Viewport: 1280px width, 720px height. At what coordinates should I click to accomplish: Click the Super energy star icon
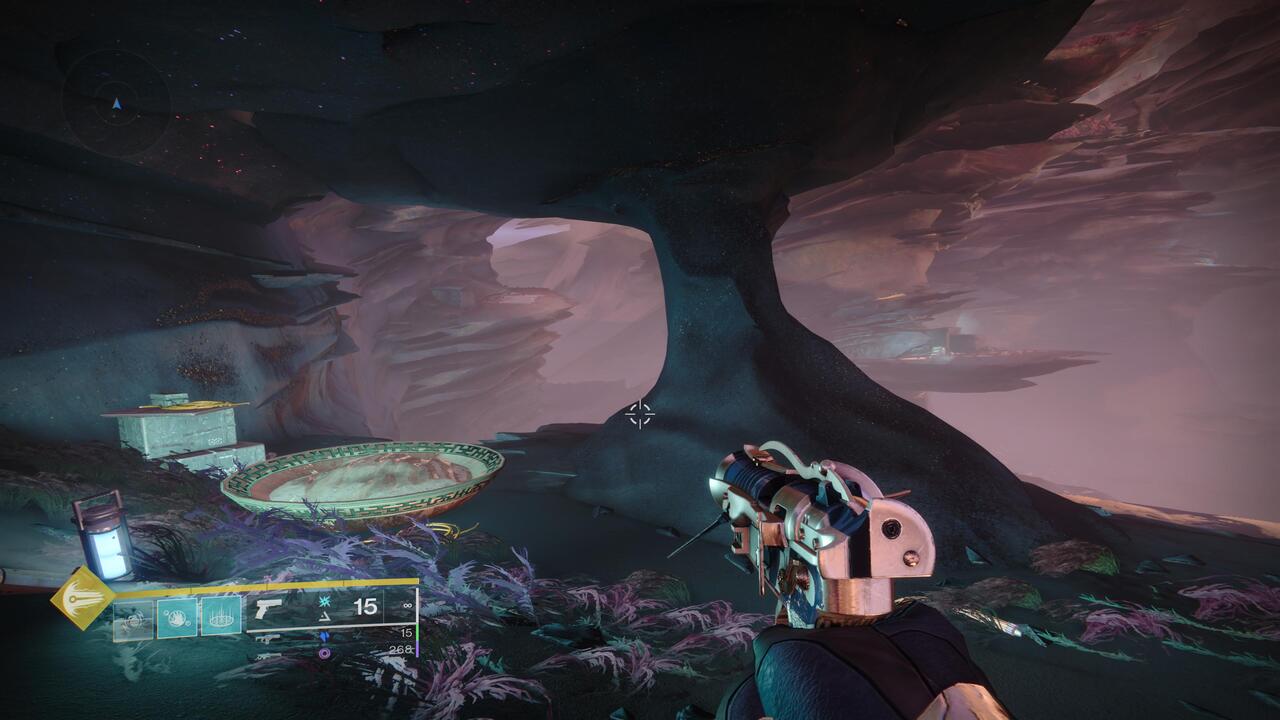click(325, 602)
